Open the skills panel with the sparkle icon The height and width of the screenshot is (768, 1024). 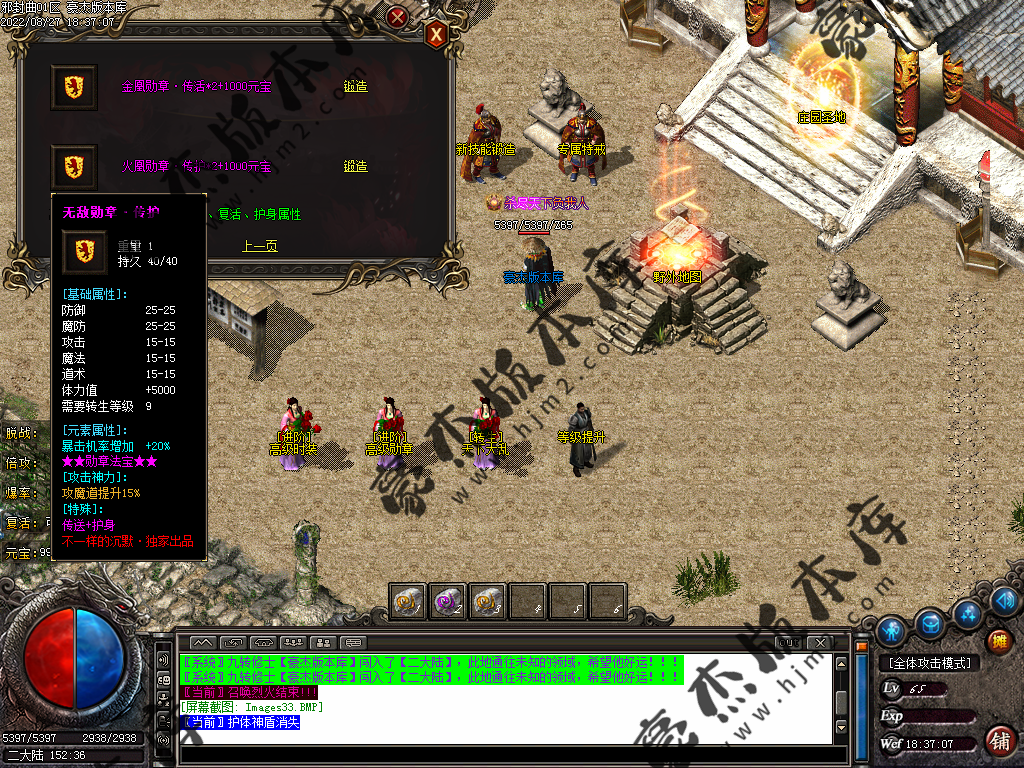pos(966,612)
